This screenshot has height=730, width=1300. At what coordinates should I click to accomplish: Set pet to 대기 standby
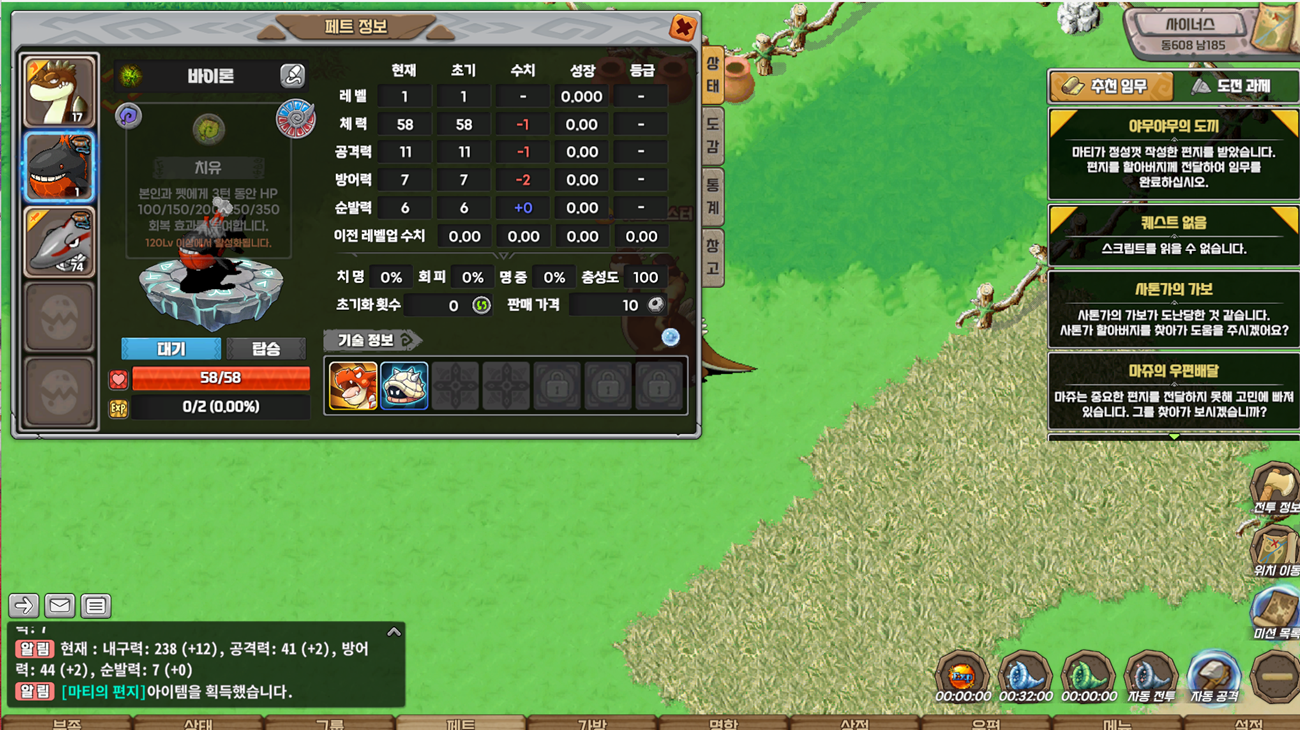(x=171, y=348)
